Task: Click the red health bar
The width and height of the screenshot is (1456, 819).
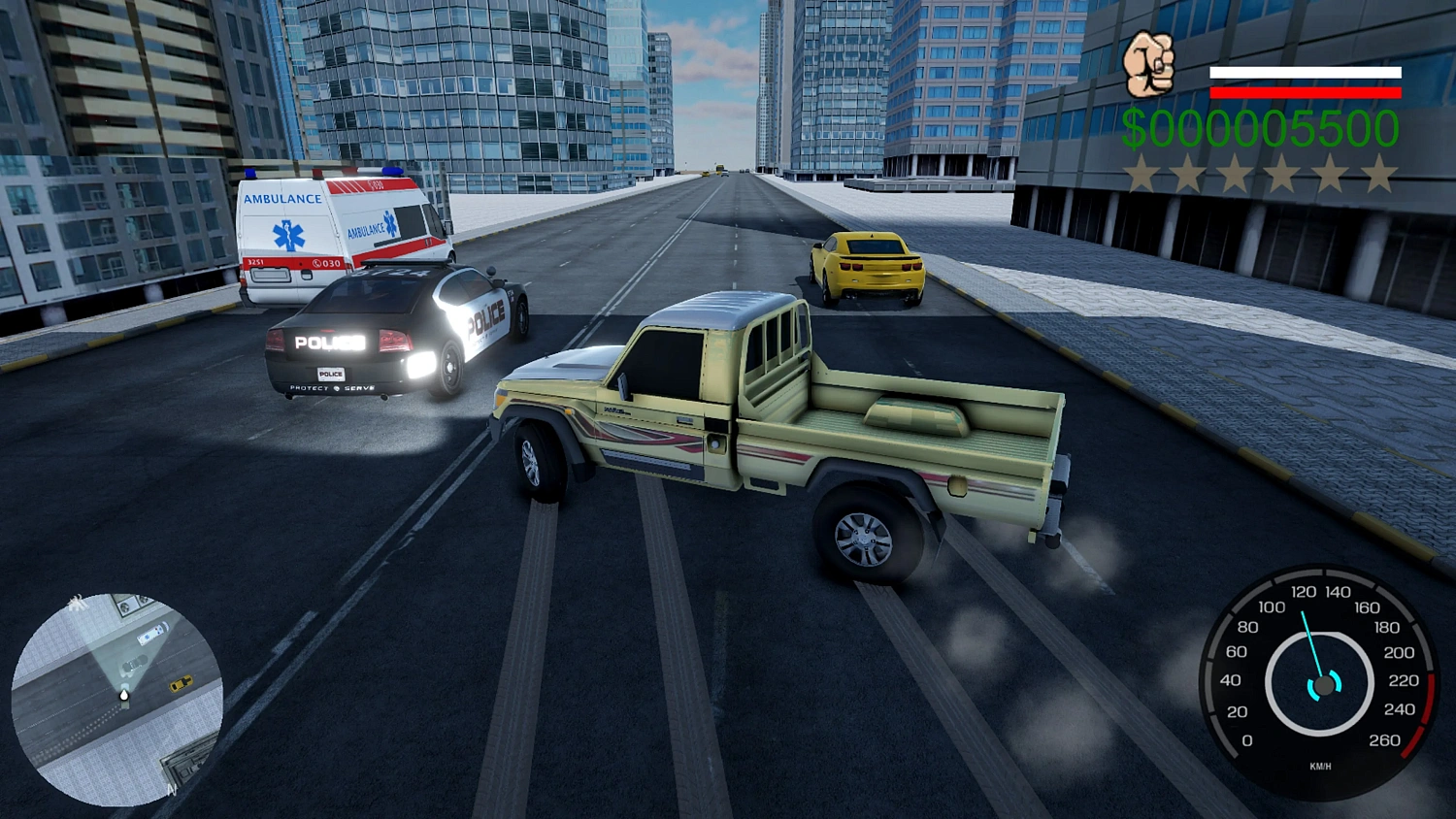Action: click(x=1305, y=94)
